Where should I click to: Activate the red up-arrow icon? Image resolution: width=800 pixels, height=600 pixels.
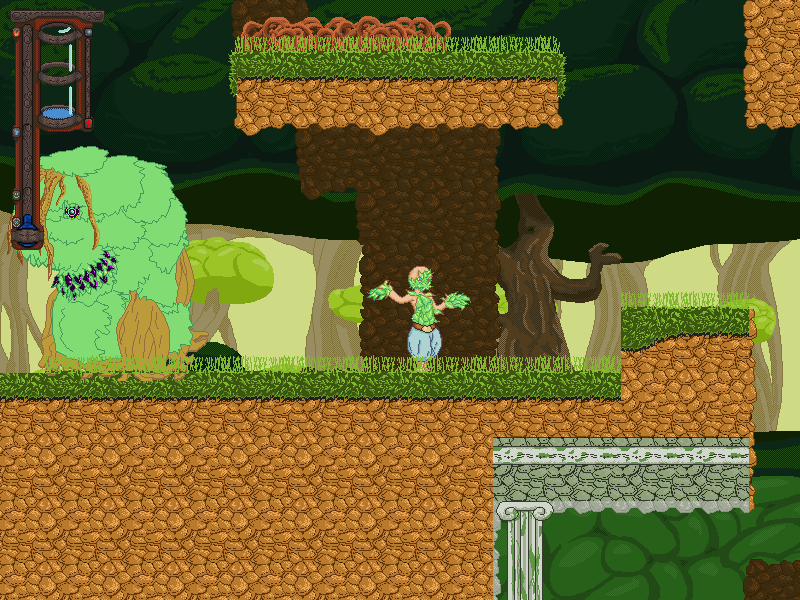[88, 123]
